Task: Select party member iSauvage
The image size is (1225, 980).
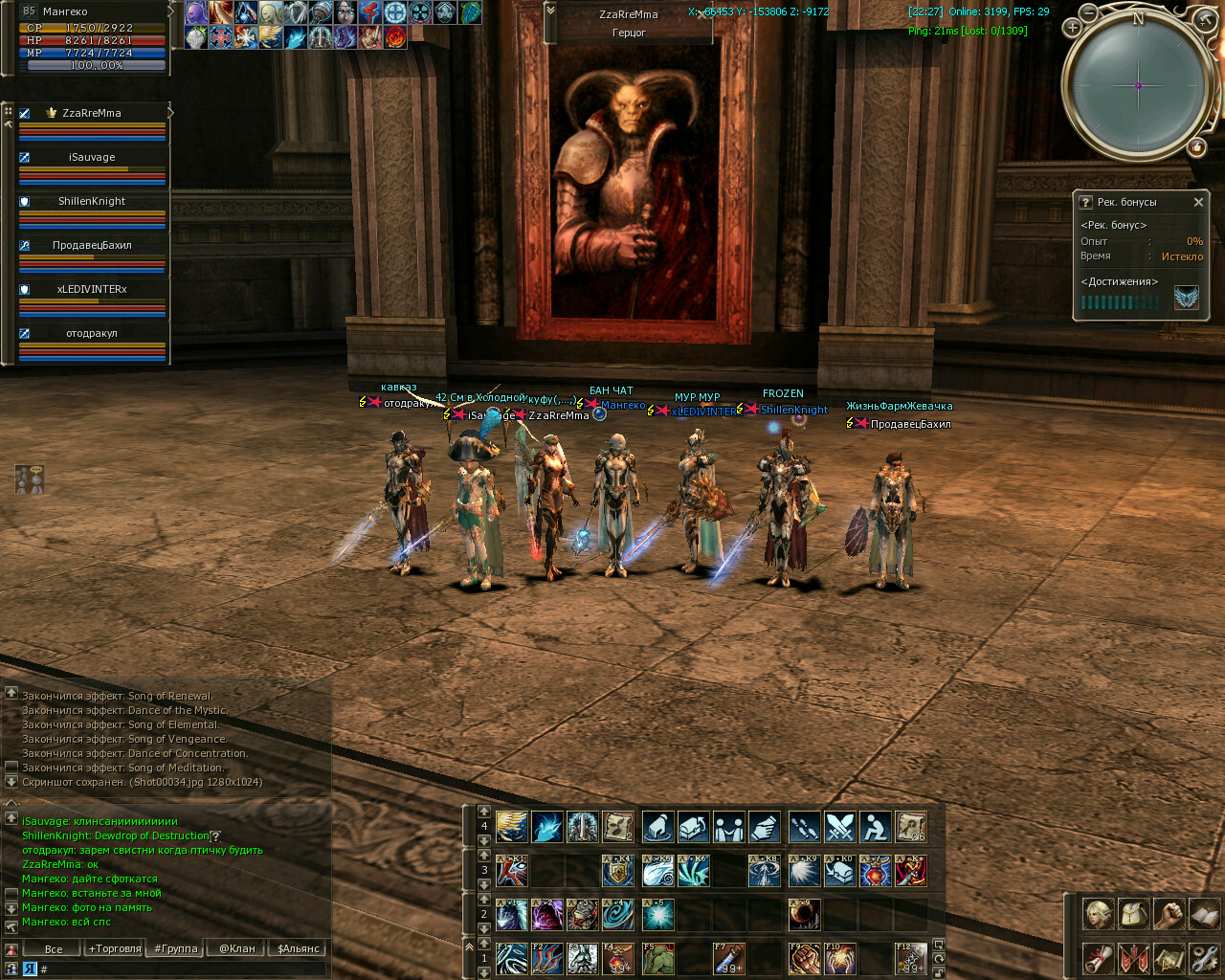Action: click(92, 157)
